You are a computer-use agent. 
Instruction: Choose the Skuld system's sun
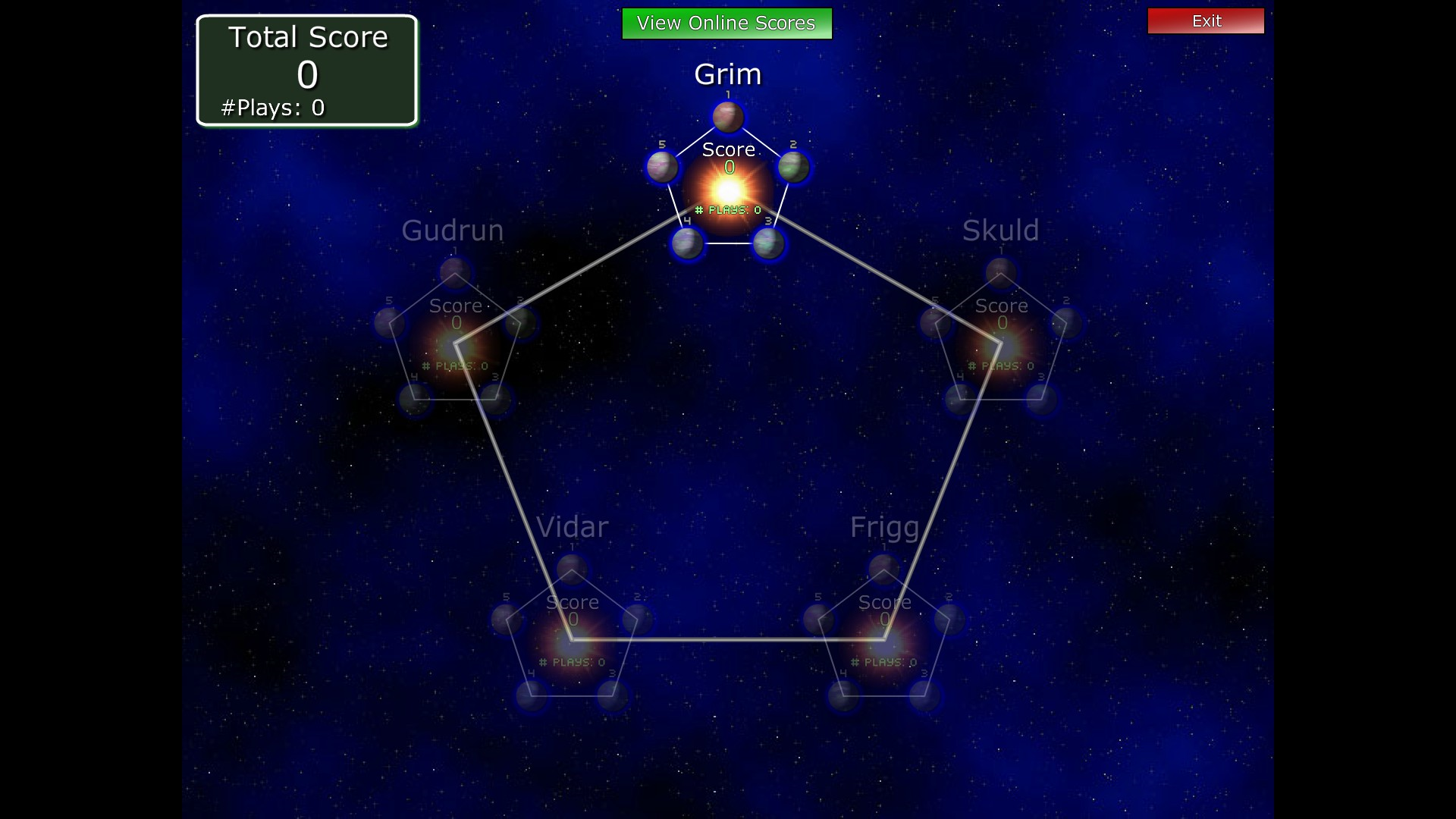[x=1001, y=347]
